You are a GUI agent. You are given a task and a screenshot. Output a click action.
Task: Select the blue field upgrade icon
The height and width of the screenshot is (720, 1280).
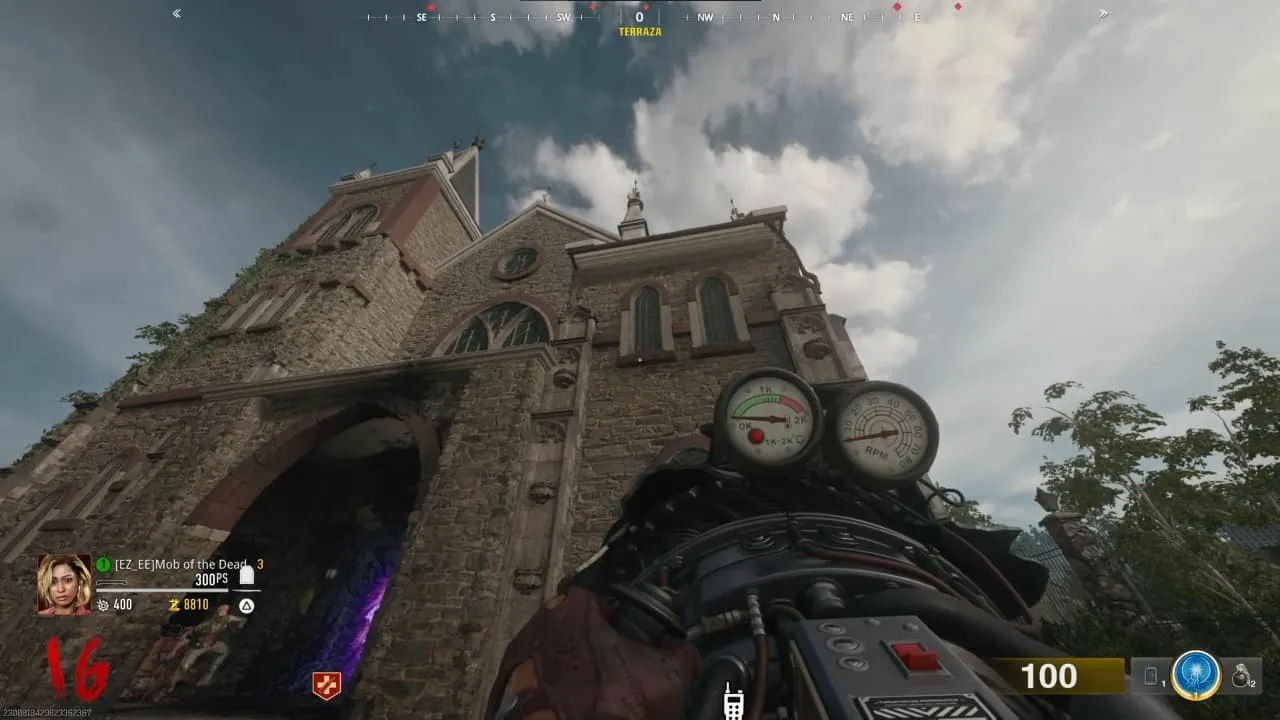tap(1196, 675)
